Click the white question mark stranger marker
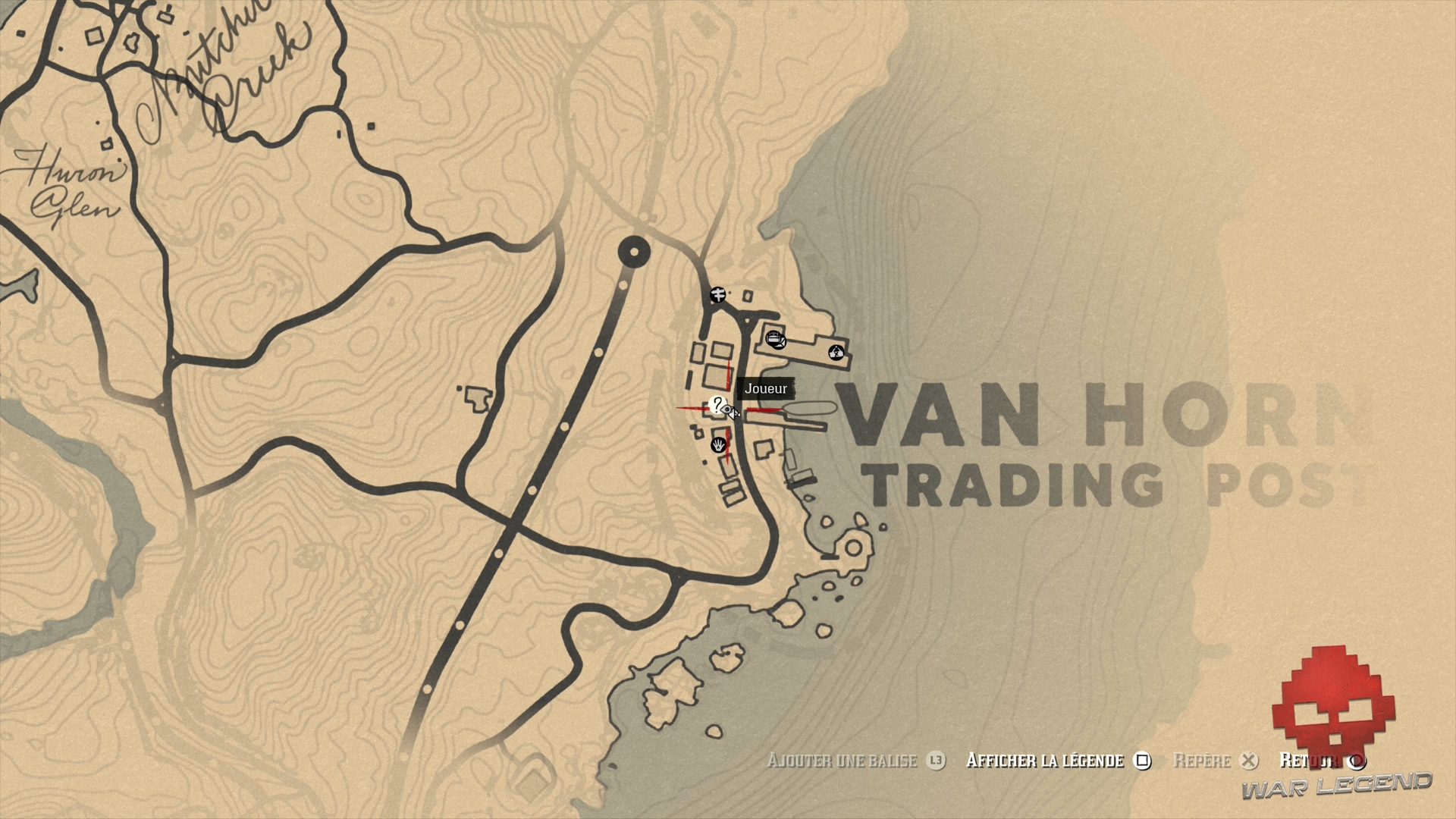The width and height of the screenshot is (1456, 819). pos(717,405)
